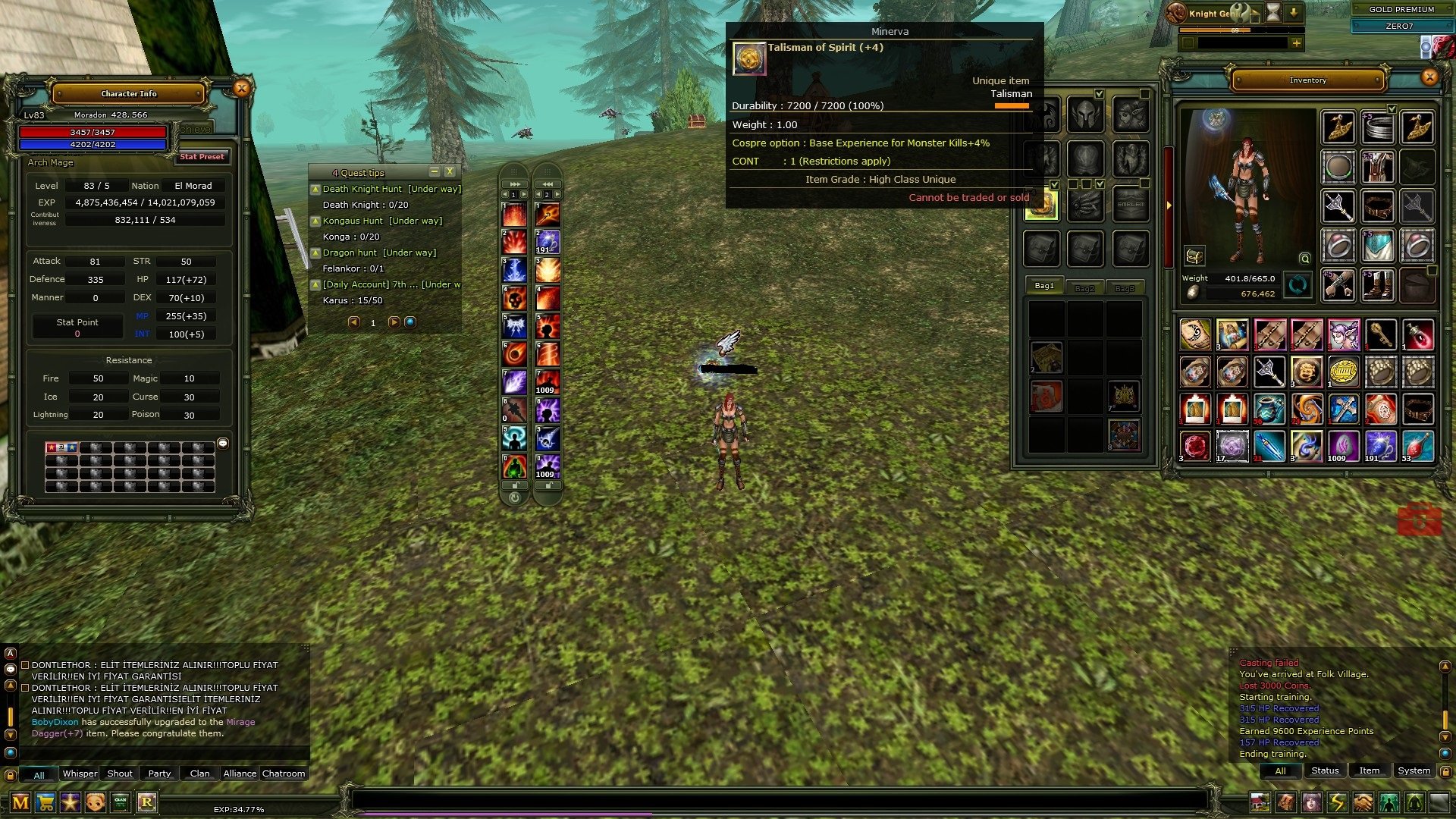The height and width of the screenshot is (819, 1456).
Task: Switch to the Bag2 inventory tab
Action: [x=1084, y=288]
